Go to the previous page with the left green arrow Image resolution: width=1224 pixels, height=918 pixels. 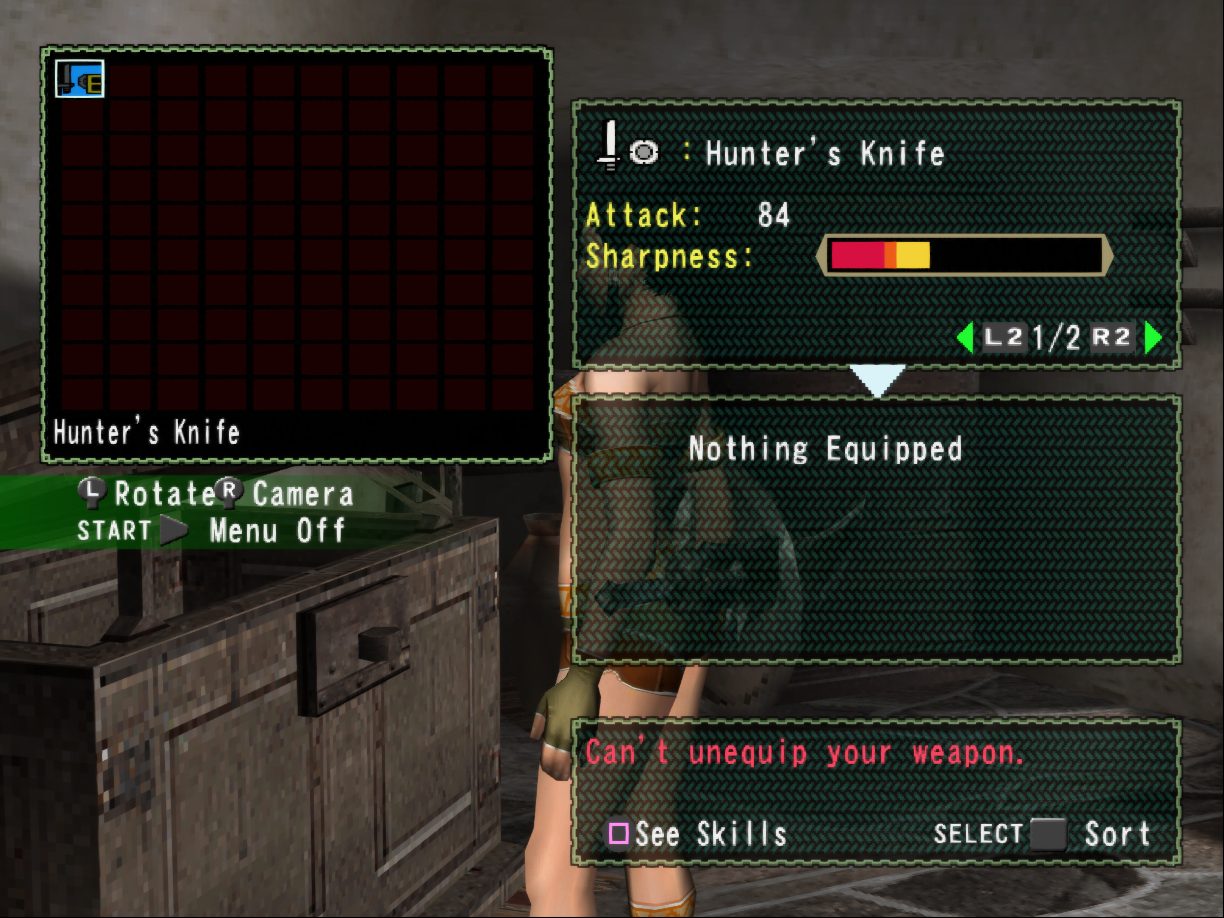(x=965, y=338)
